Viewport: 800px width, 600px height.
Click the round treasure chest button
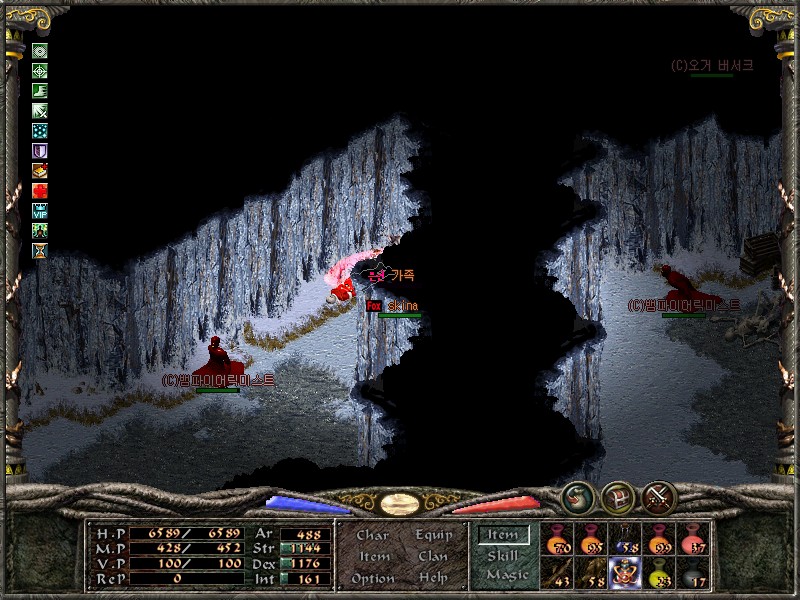(618, 497)
